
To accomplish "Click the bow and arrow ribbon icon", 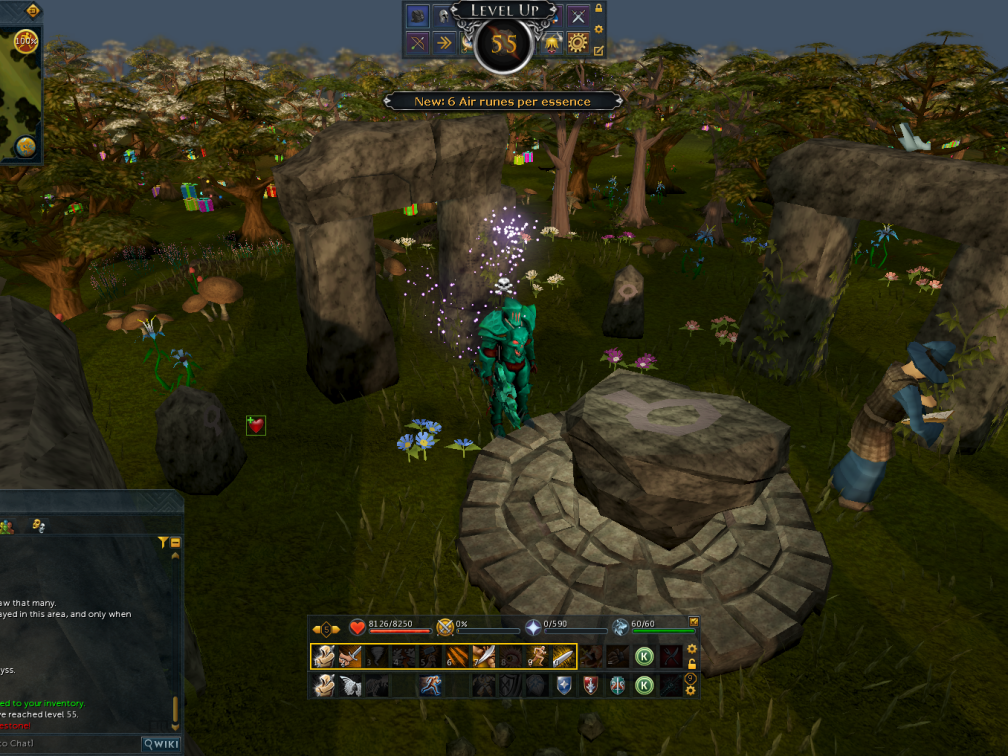I will (x=417, y=43).
